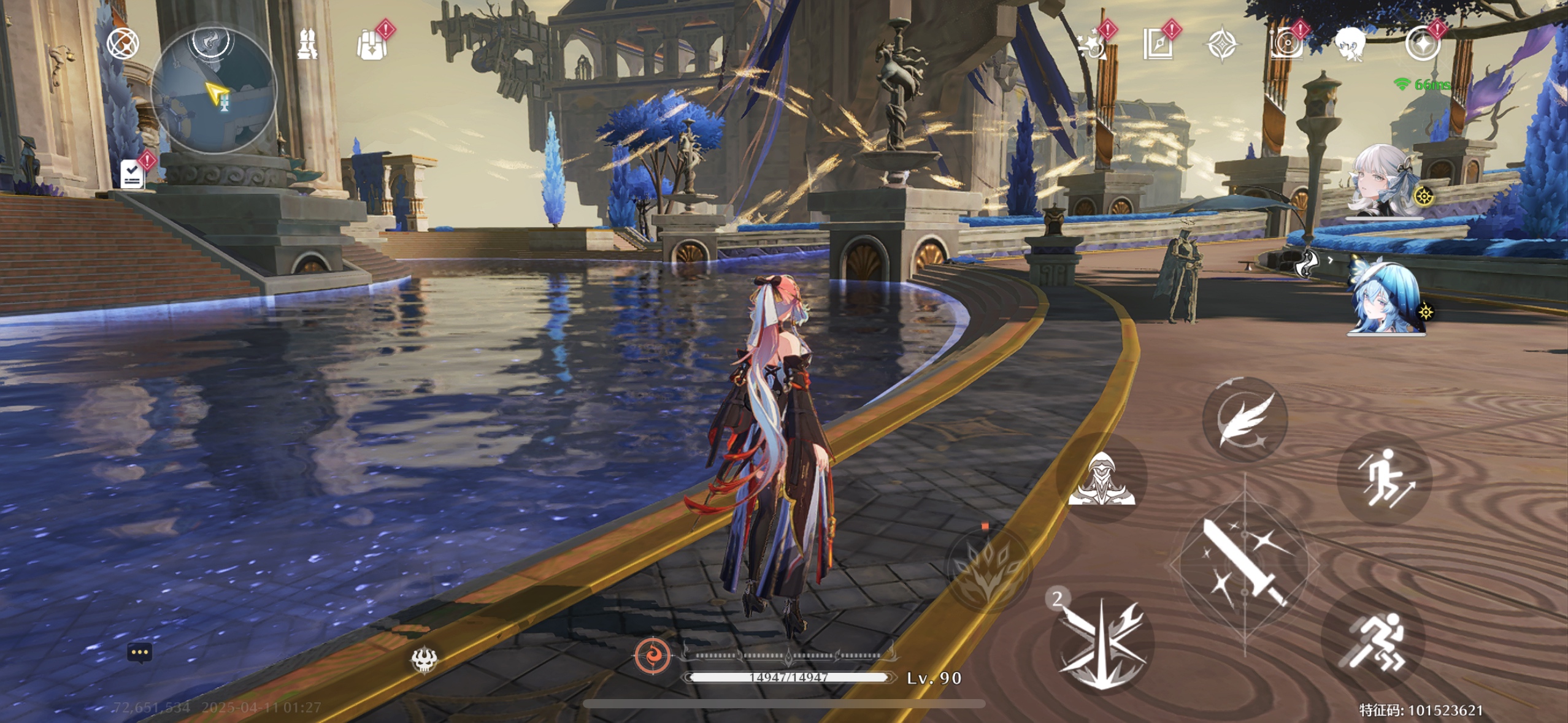Open the events shooting-stars icon
Screen dimensions: 1568x723
click(1093, 44)
